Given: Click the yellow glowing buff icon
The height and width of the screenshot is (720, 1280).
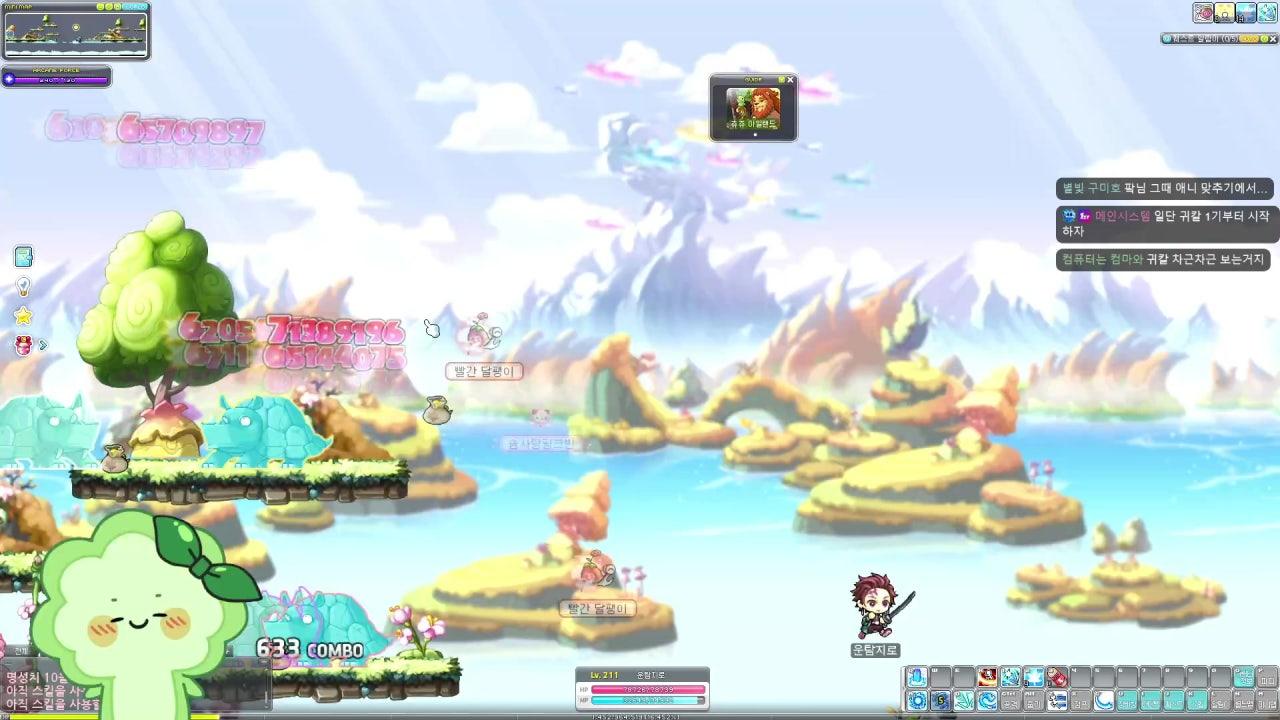Looking at the screenshot, I should (1225, 13).
